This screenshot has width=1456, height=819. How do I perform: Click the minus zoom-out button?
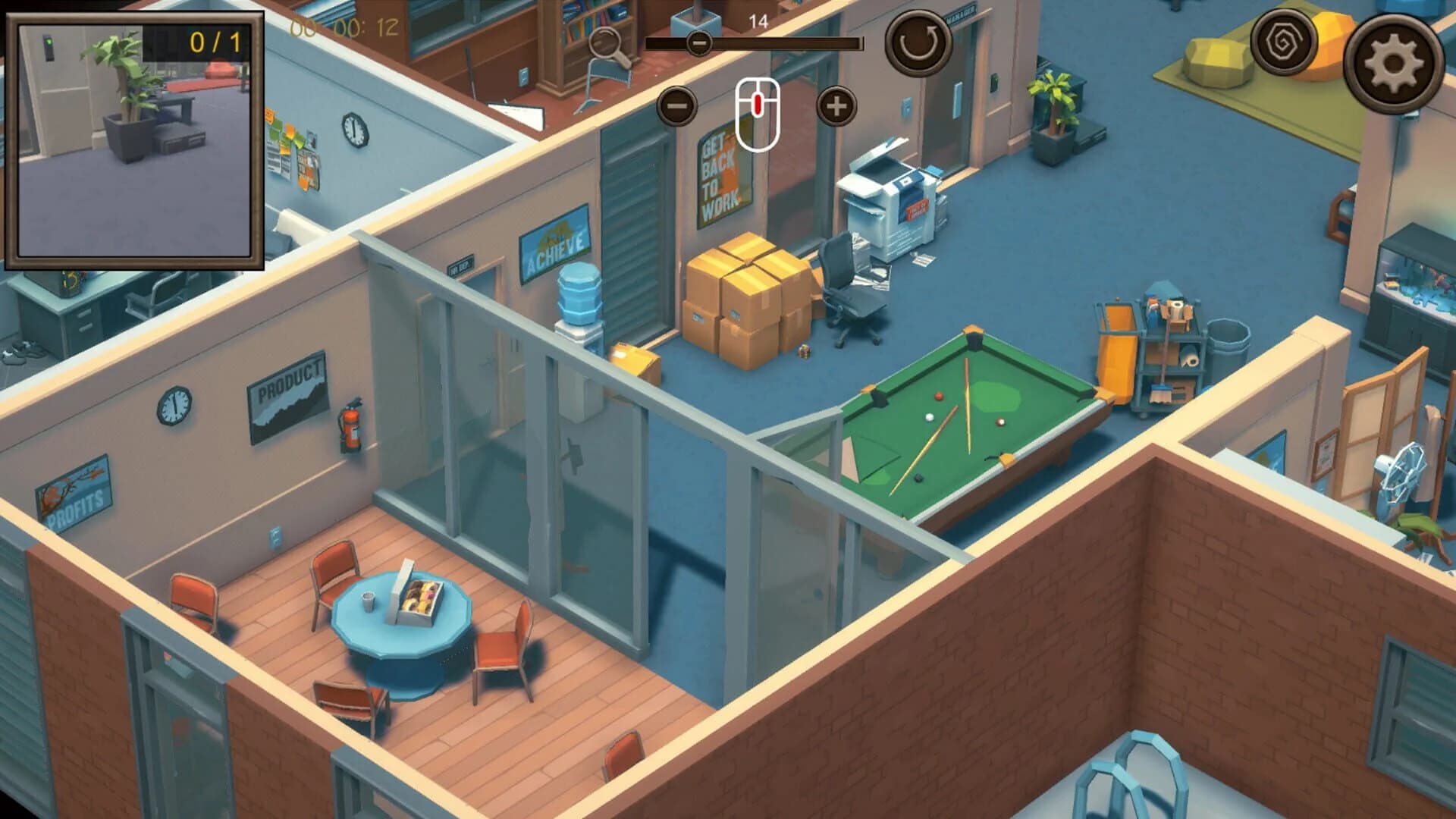(677, 106)
